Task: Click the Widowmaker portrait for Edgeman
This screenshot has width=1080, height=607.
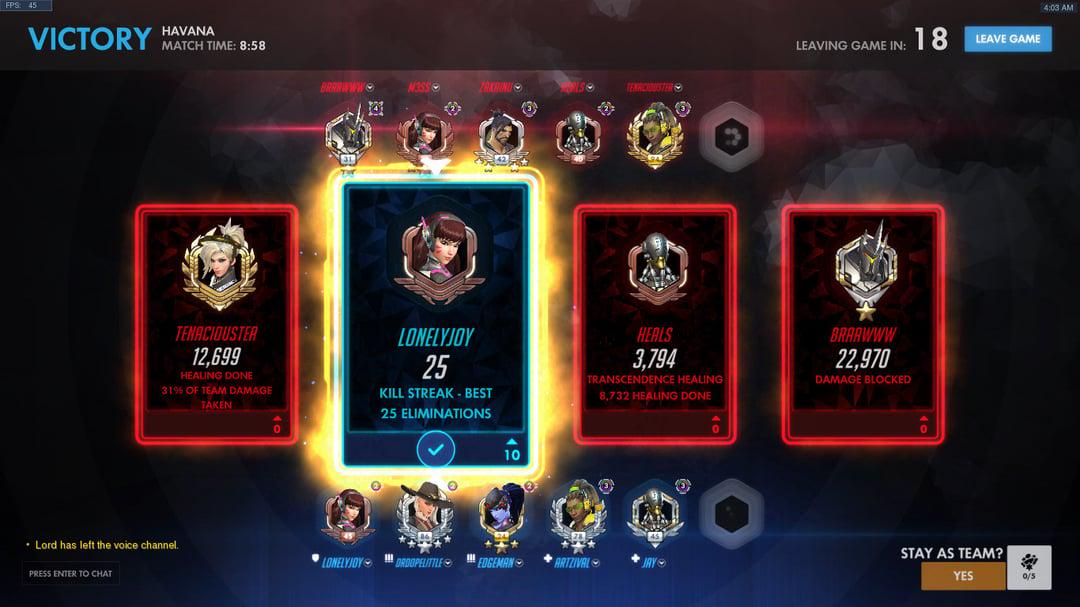Action: pyautogui.click(x=501, y=513)
